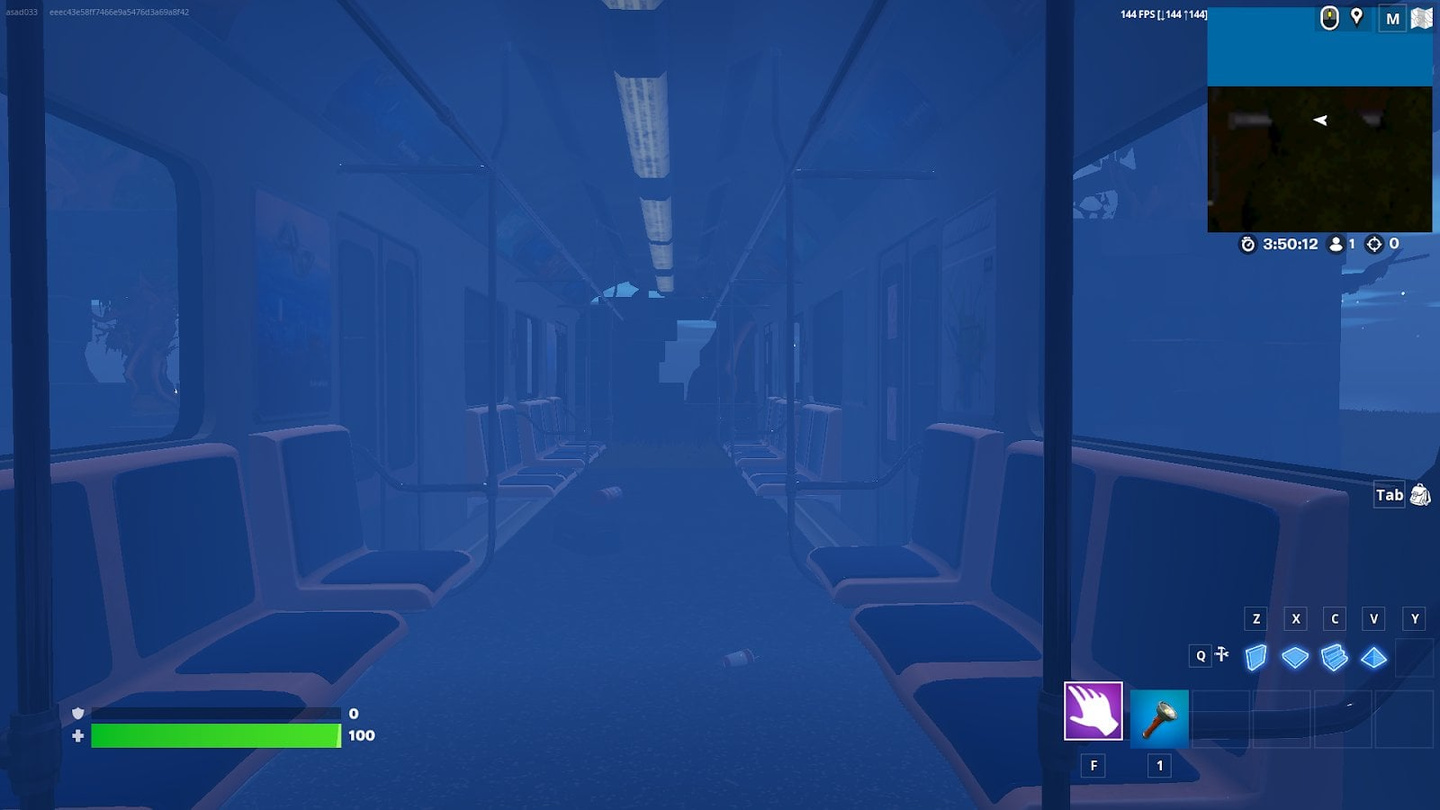Click the pickaxe icon beside the Q key
This screenshot has width=1440, height=810.
click(1221, 654)
